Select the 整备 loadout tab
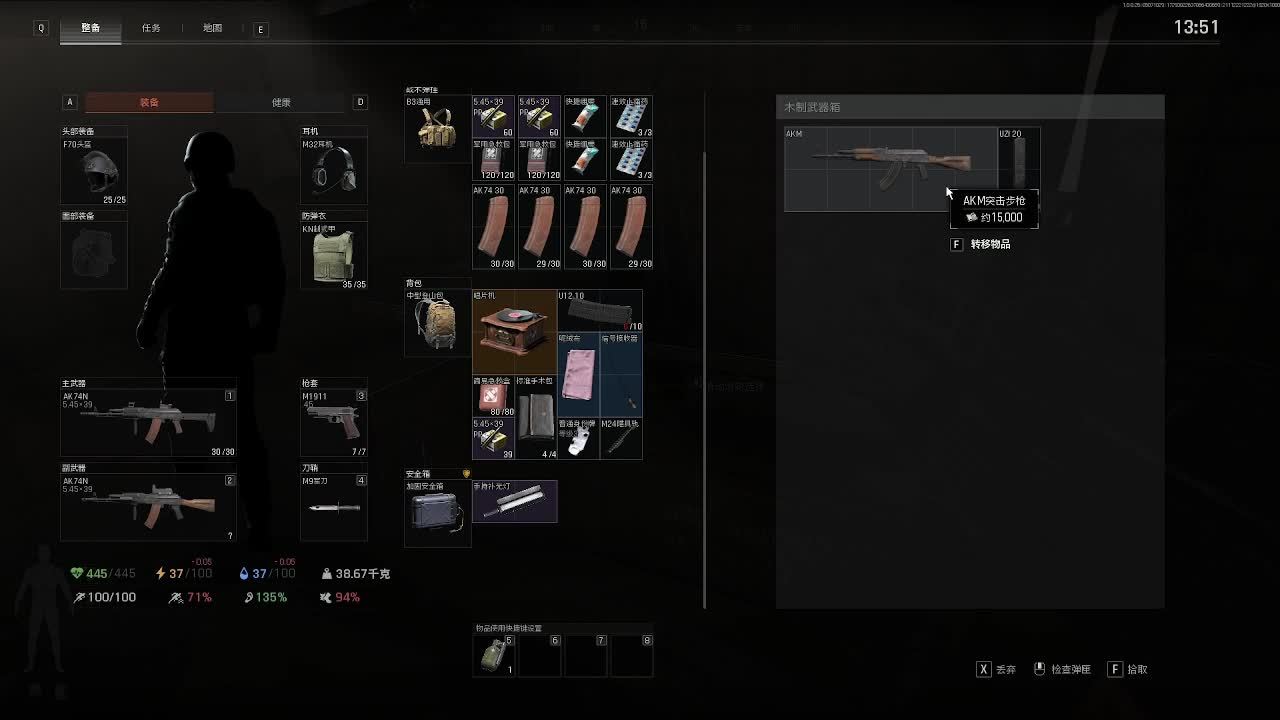The height and width of the screenshot is (720, 1280). [90, 28]
